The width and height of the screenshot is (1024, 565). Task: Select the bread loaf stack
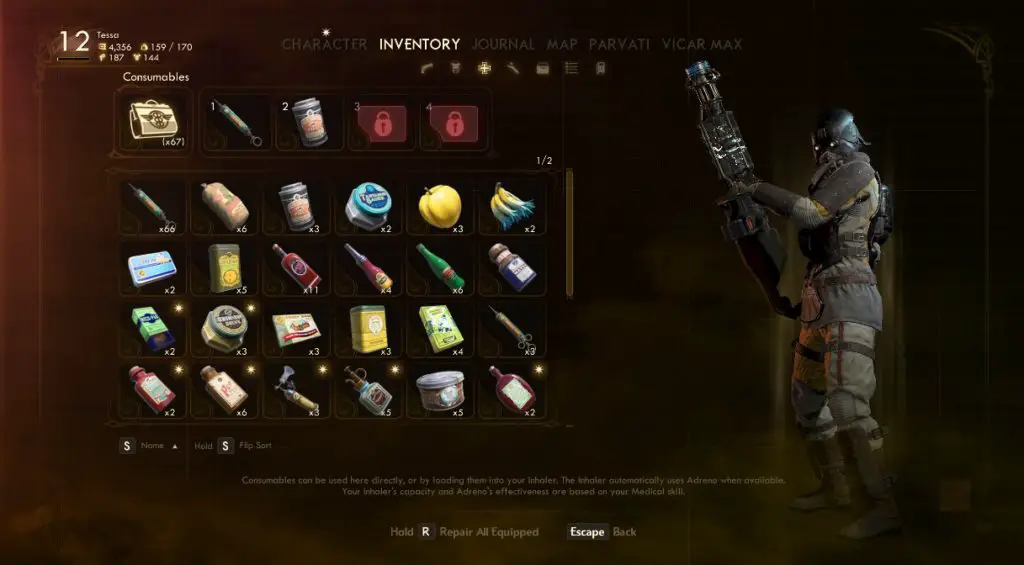point(224,206)
